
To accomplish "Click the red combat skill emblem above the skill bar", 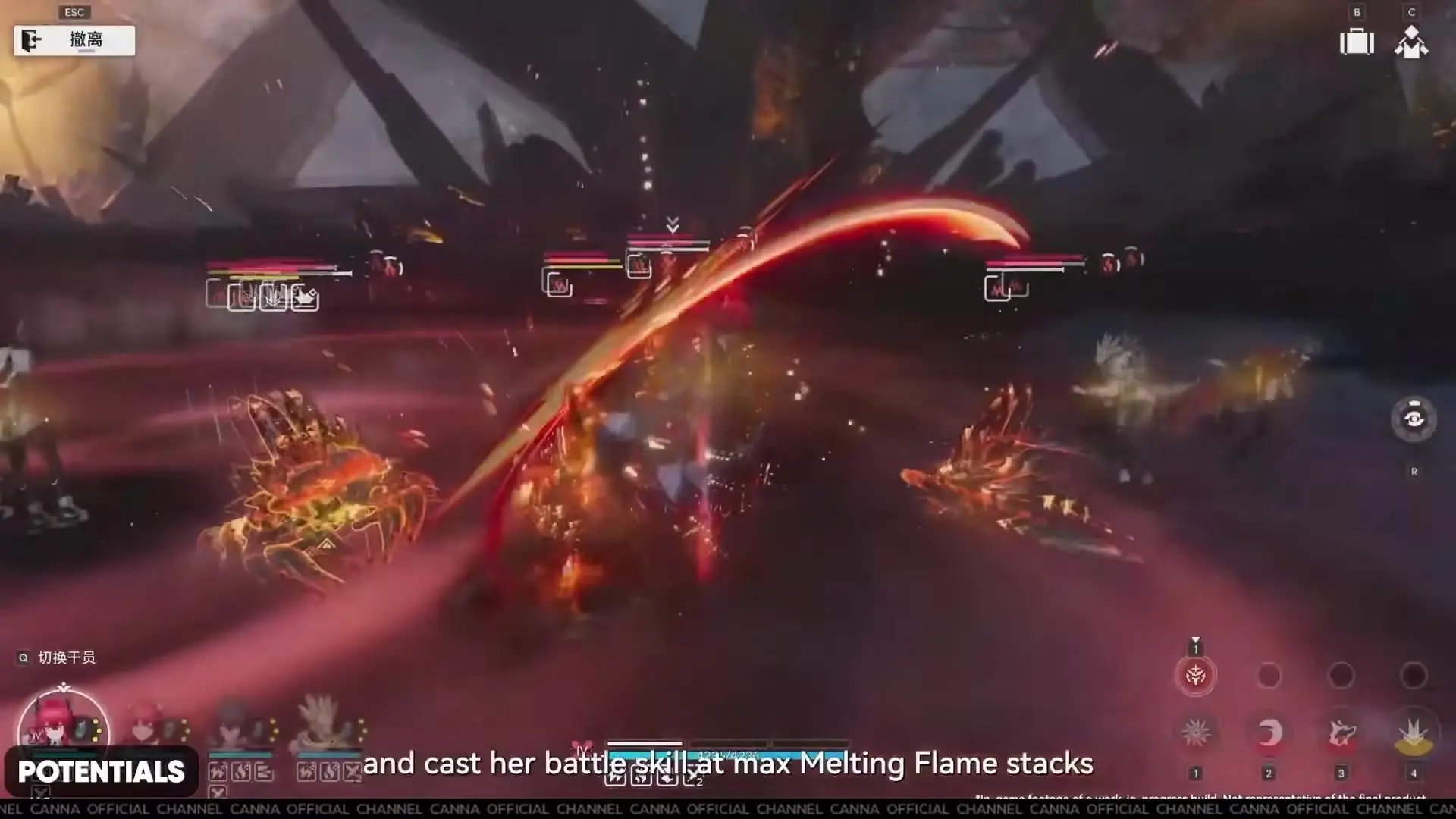I will click(1197, 676).
